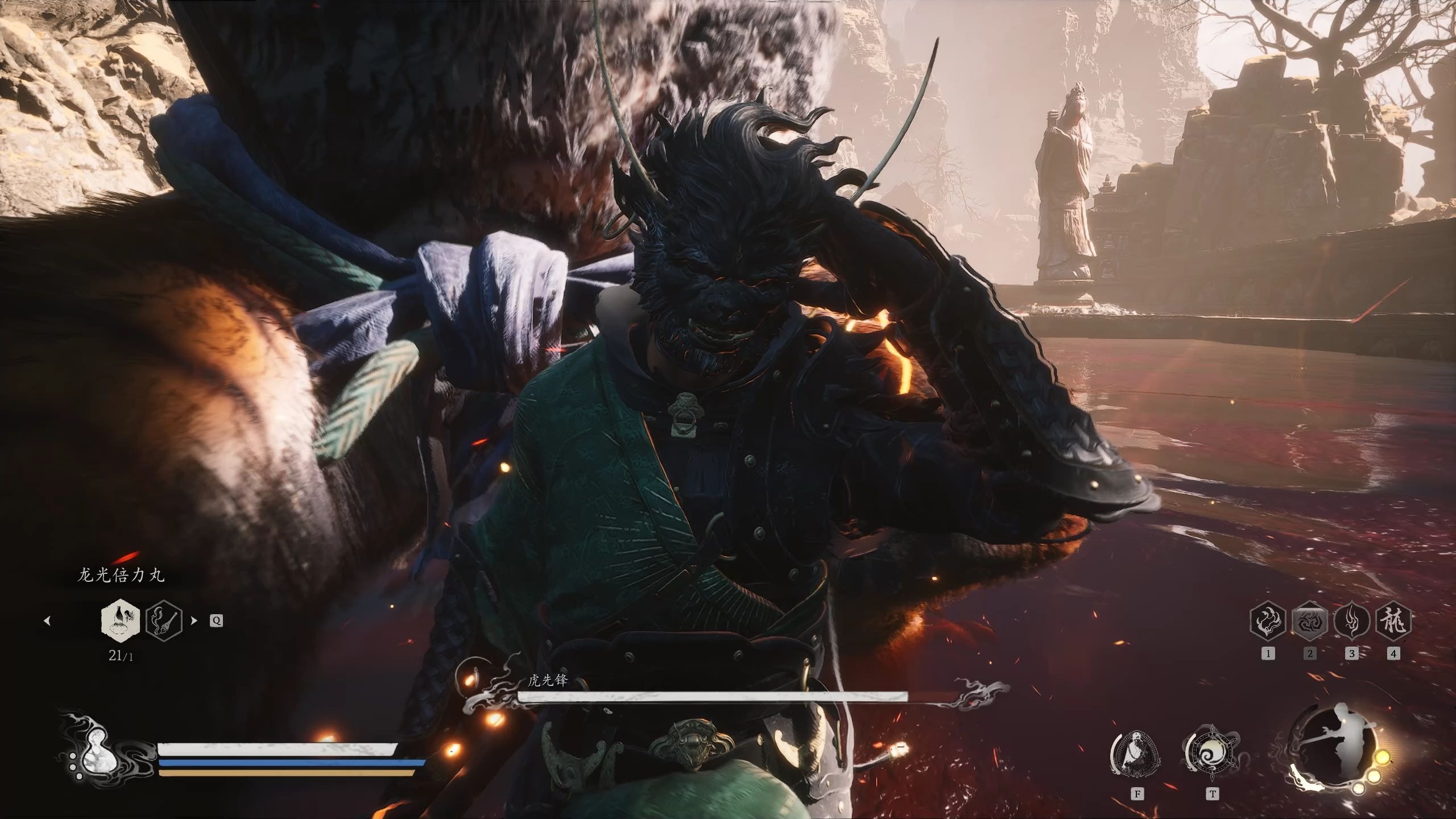Trigger the seated monk spirit skill

[1136, 755]
